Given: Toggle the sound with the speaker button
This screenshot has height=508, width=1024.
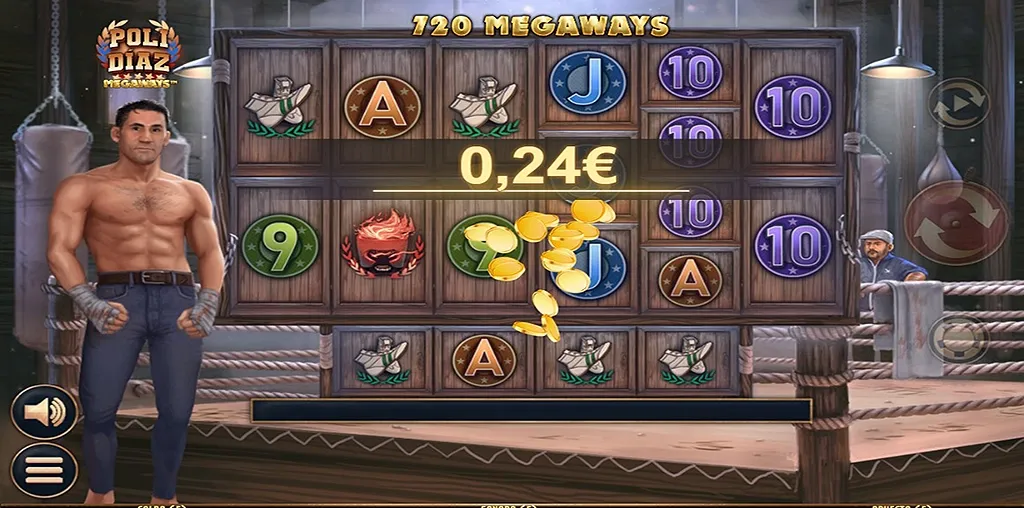Looking at the screenshot, I should (44, 412).
